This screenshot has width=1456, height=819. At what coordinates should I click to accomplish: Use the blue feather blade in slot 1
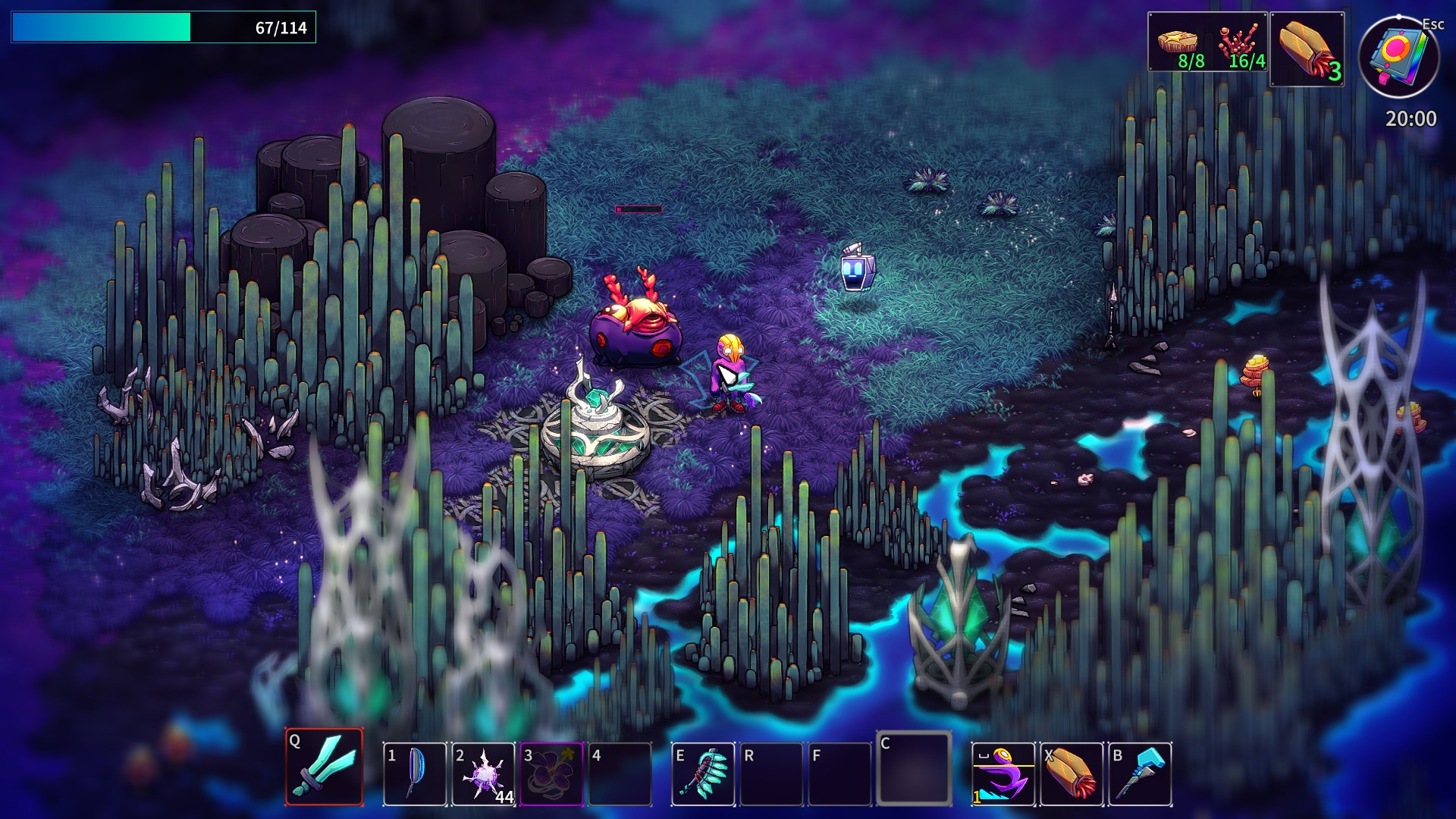pos(415,773)
